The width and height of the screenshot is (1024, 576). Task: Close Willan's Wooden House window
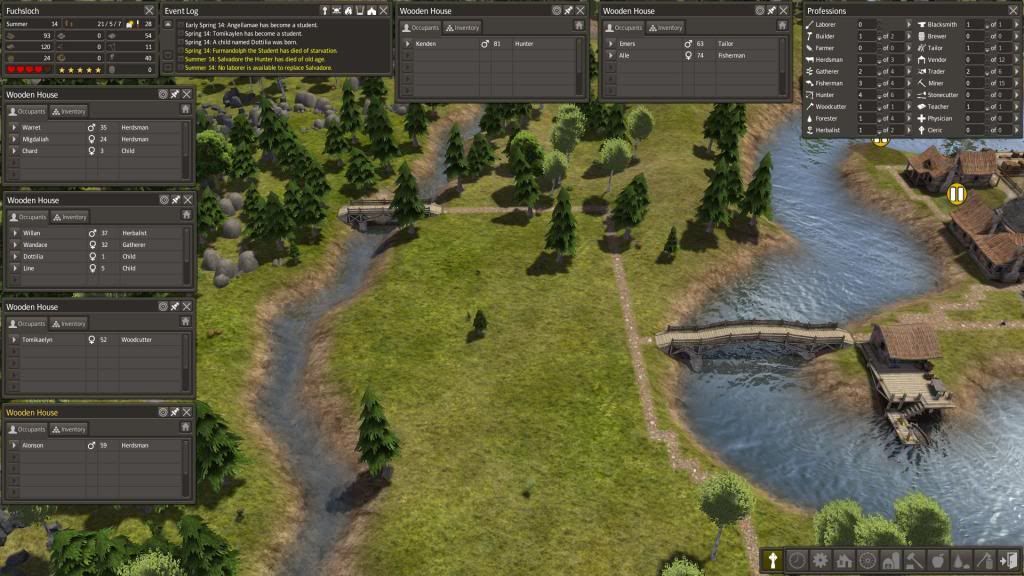186,200
